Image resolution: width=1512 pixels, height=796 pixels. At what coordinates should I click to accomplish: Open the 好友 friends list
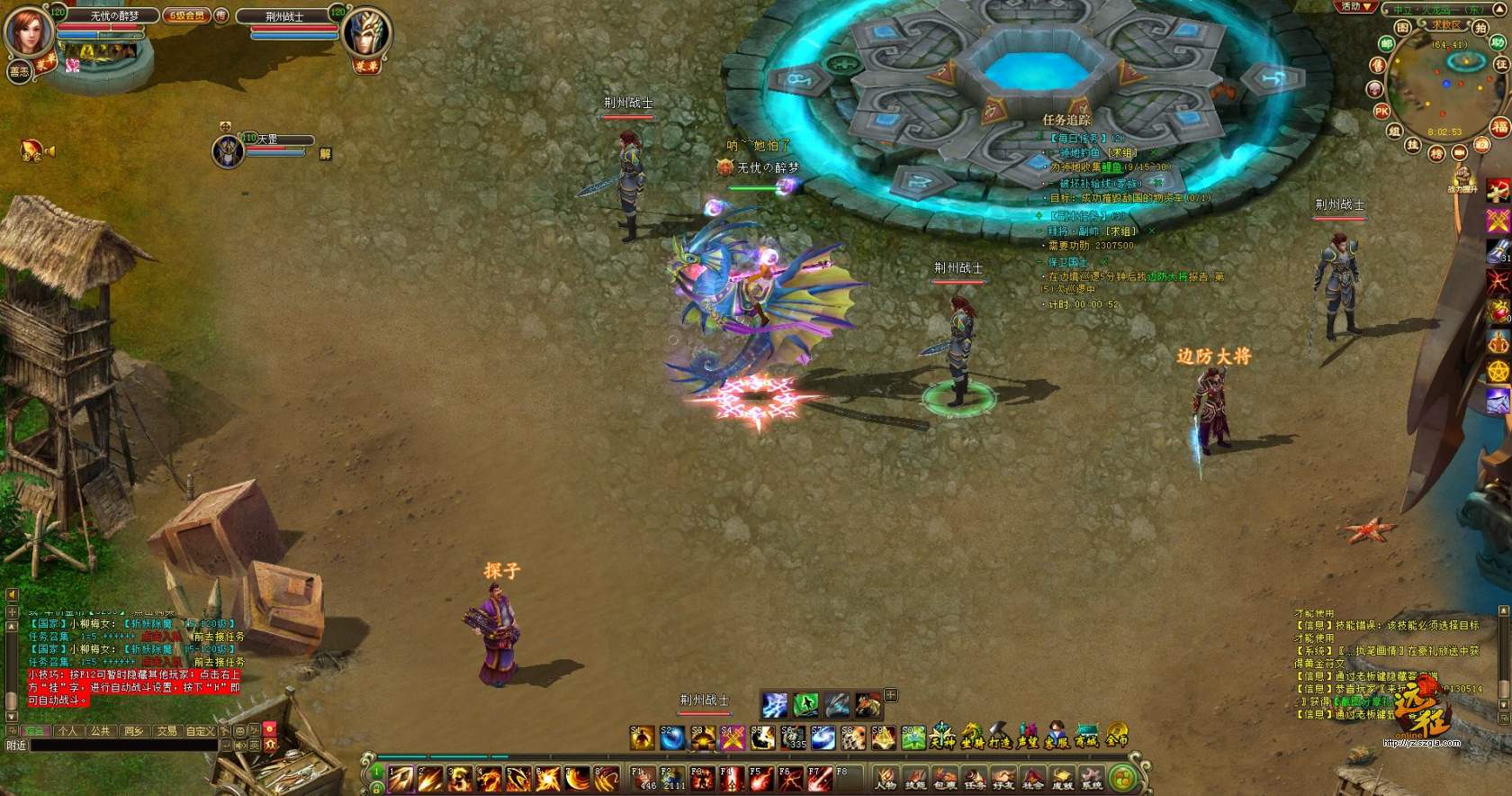tap(1003, 778)
